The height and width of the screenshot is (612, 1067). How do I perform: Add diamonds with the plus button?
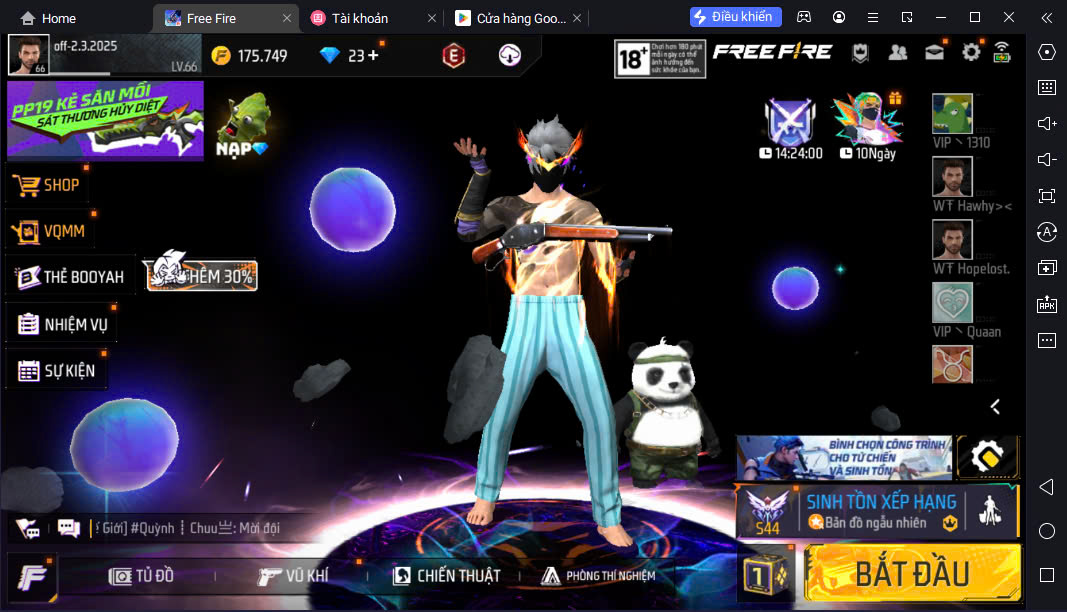(374, 56)
